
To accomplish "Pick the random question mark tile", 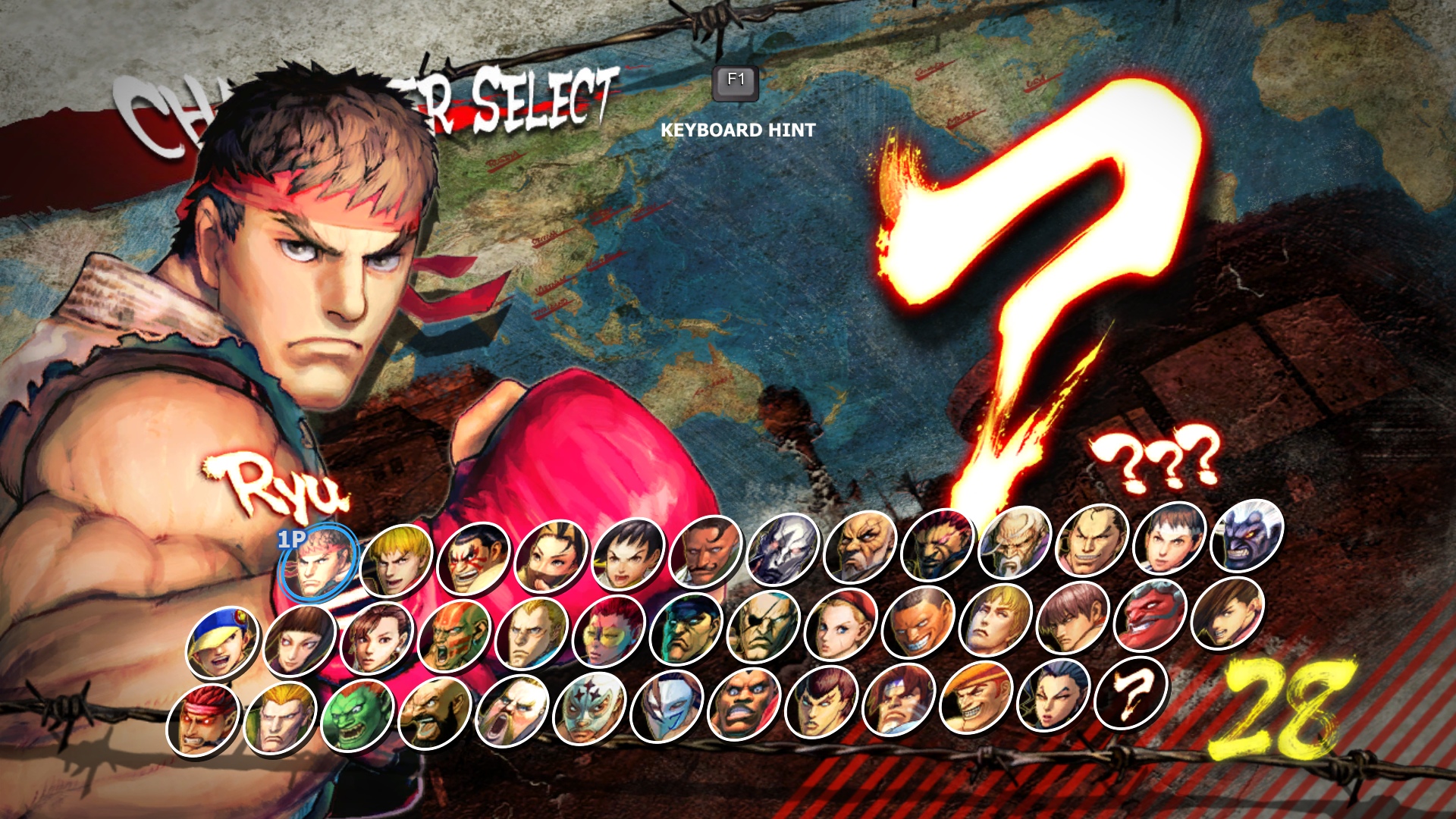I will pyautogui.click(x=1131, y=693).
